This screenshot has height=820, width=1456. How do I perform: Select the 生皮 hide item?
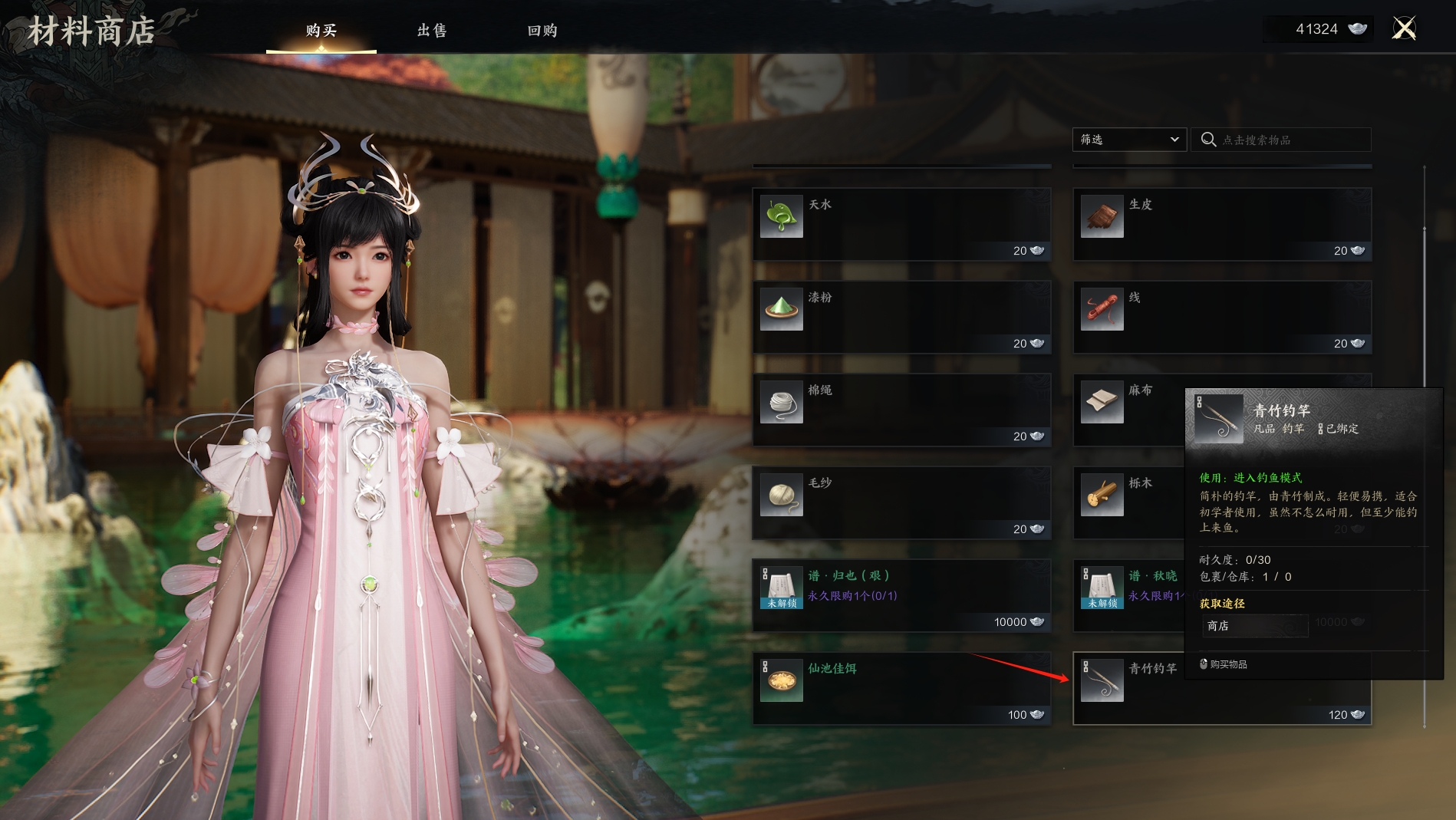1221,225
